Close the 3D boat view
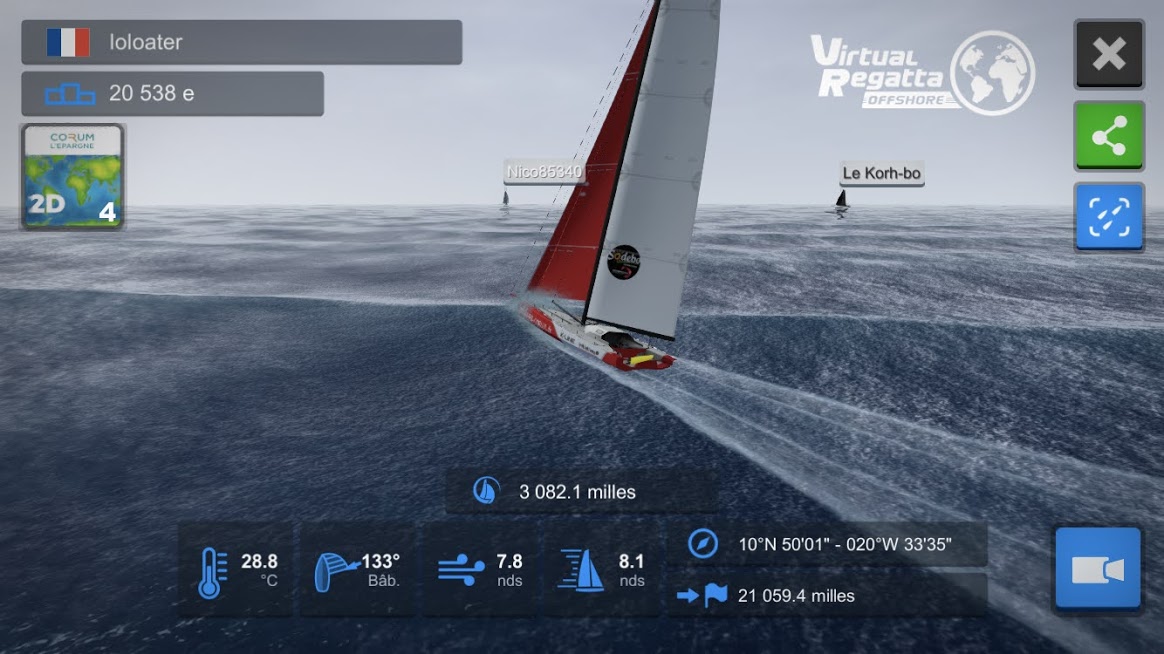 point(1109,54)
